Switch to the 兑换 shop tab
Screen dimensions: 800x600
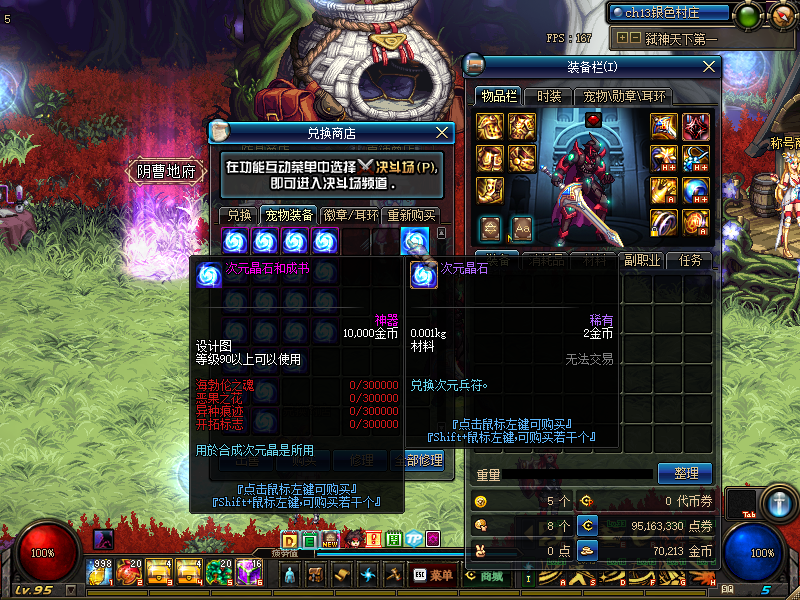pos(239,215)
